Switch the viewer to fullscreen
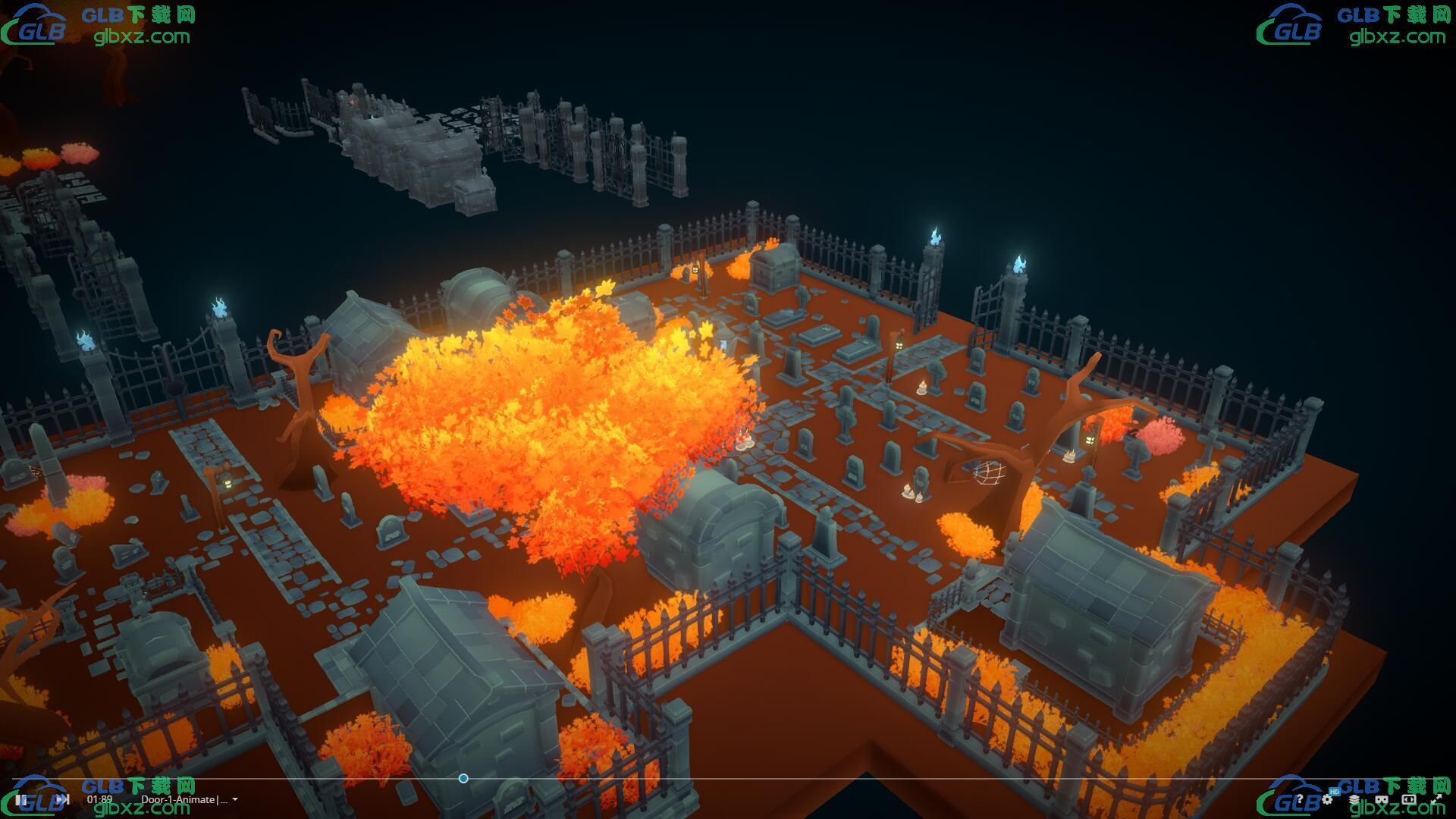Viewport: 1456px width, 819px height. (x=1436, y=799)
